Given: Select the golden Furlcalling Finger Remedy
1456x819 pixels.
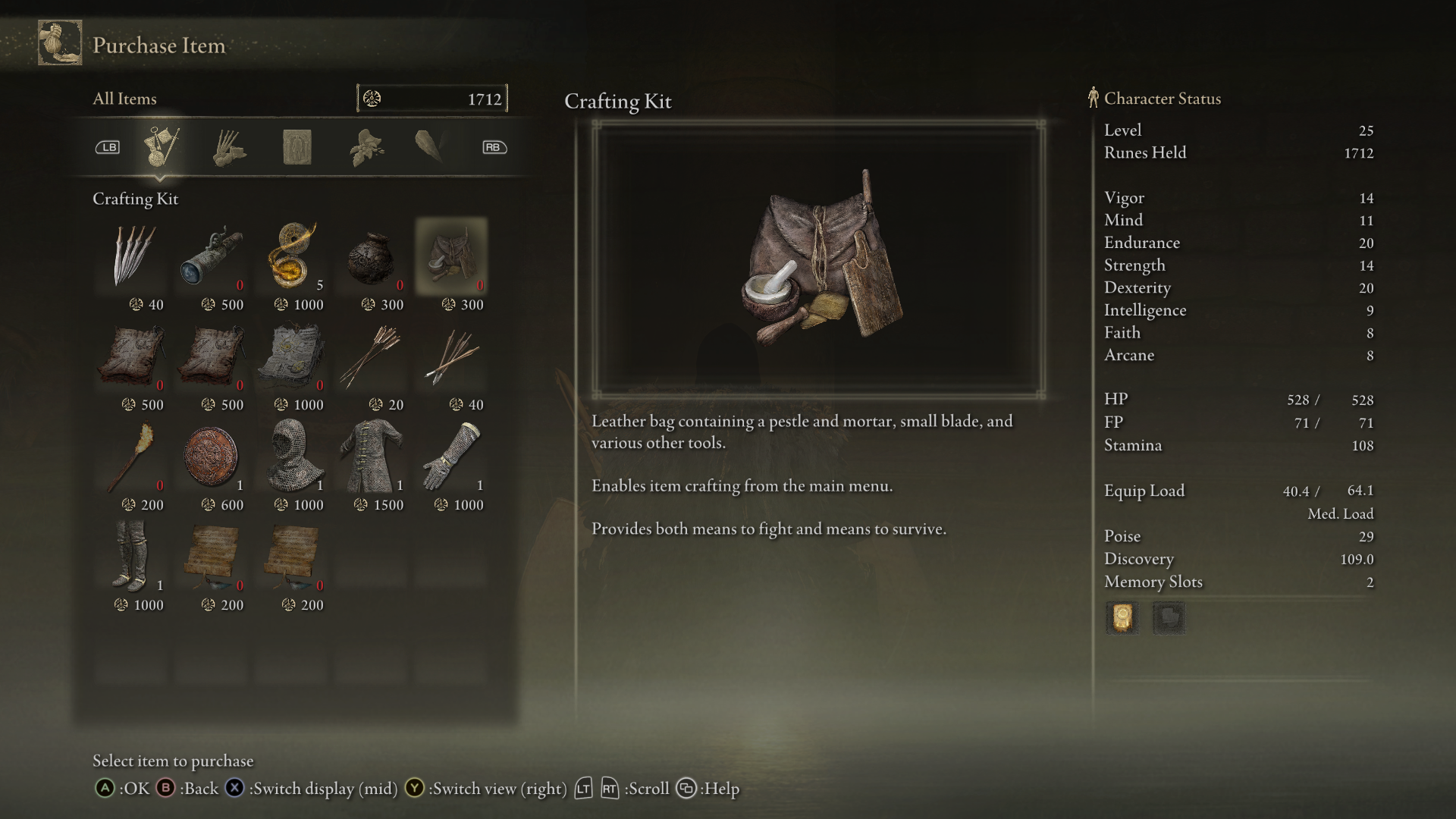Looking at the screenshot, I should pyautogui.click(x=292, y=256).
